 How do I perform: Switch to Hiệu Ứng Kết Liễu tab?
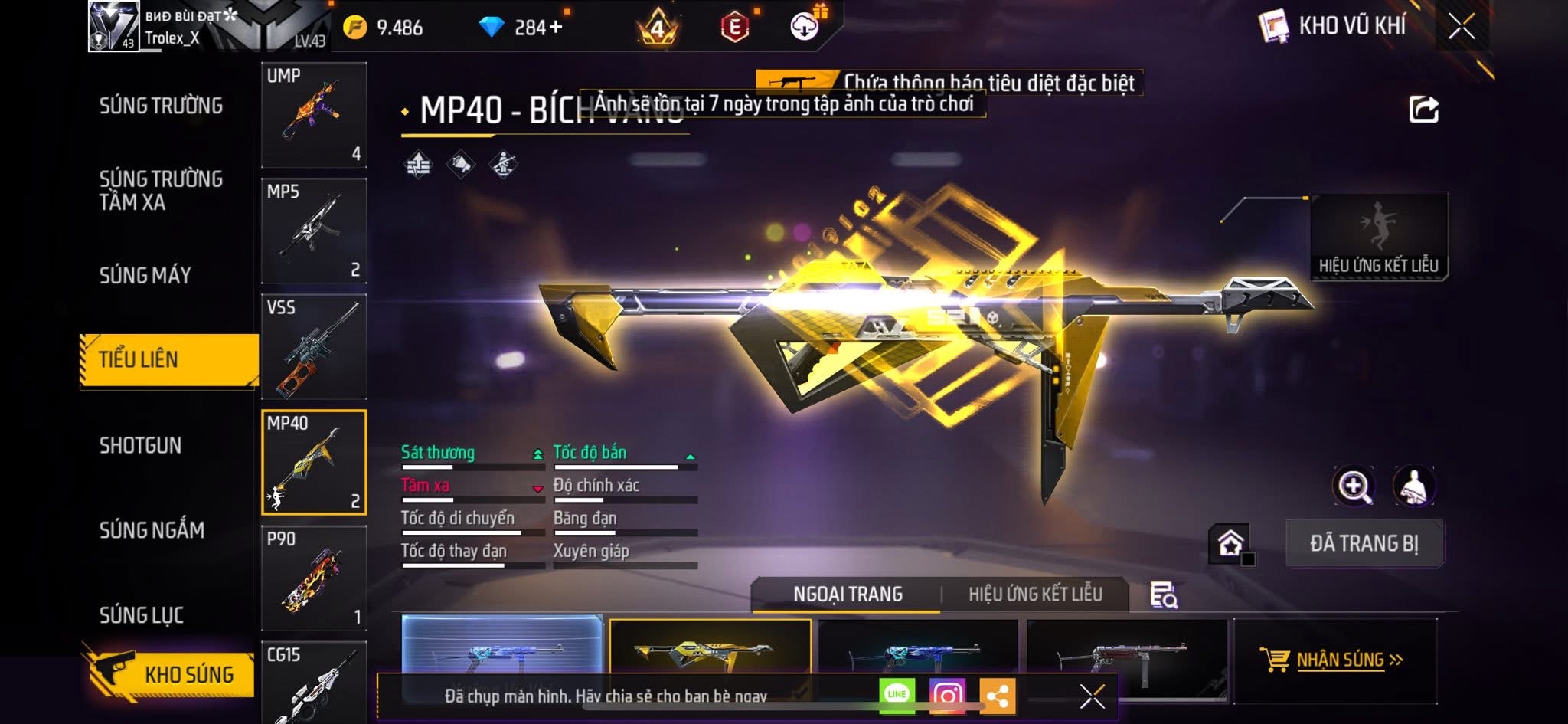(x=1035, y=595)
